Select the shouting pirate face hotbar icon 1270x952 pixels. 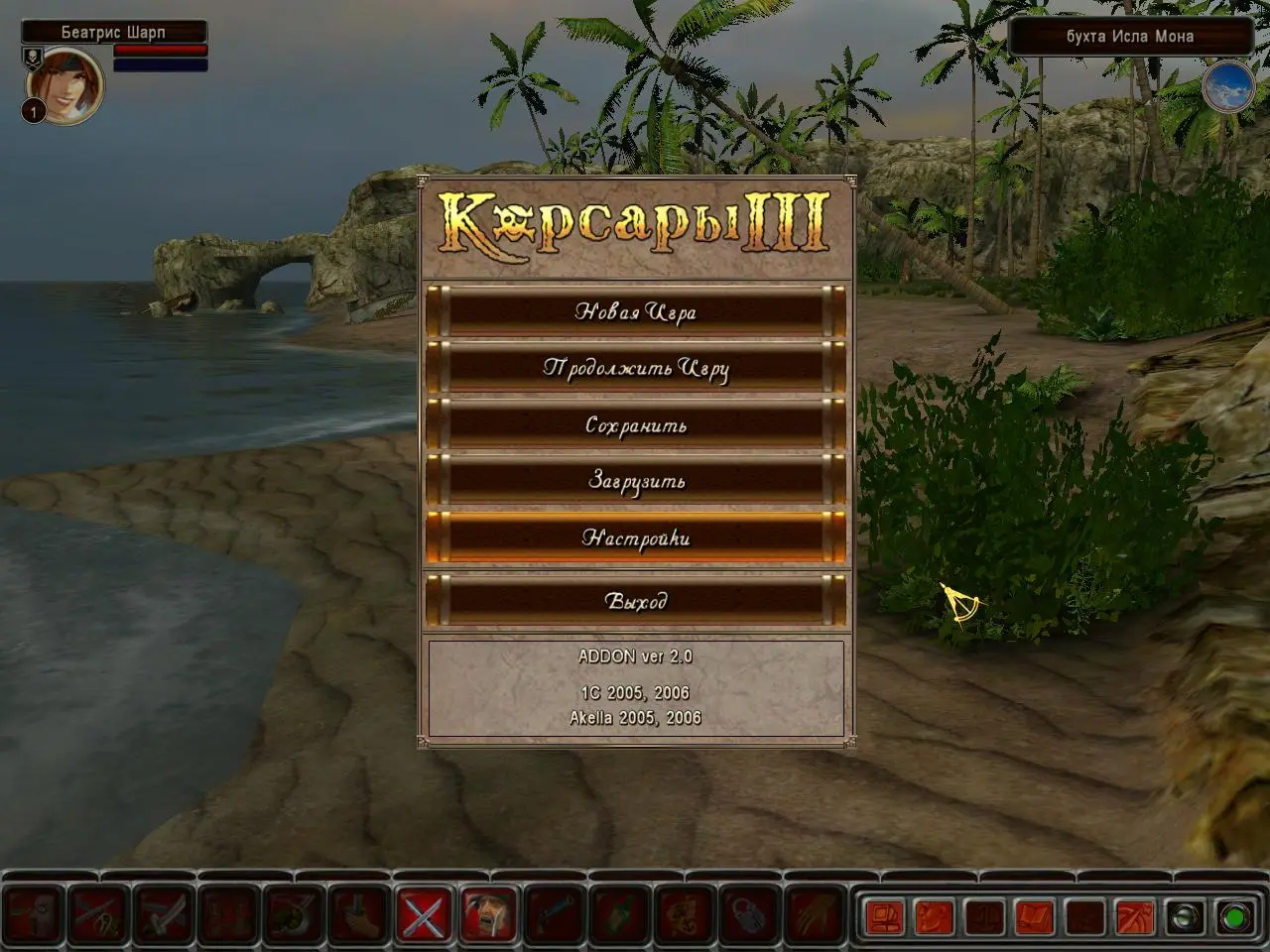click(488, 914)
